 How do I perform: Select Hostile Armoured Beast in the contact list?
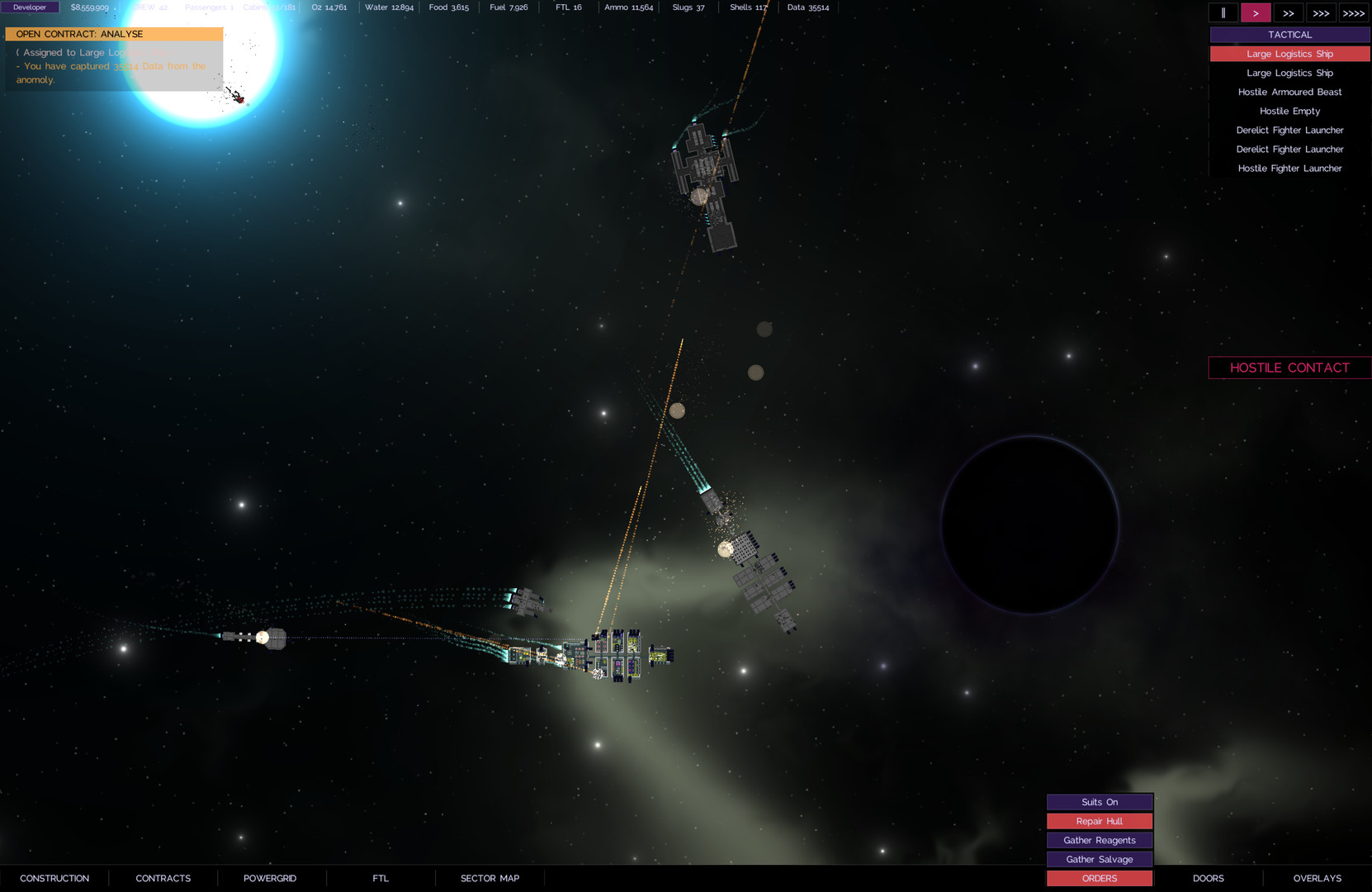coord(1289,92)
